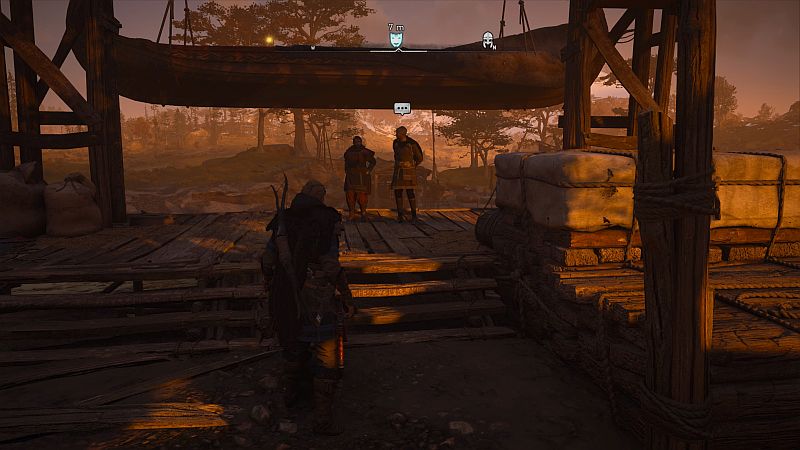Select the blue mask marker on the compass

[396, 40]
